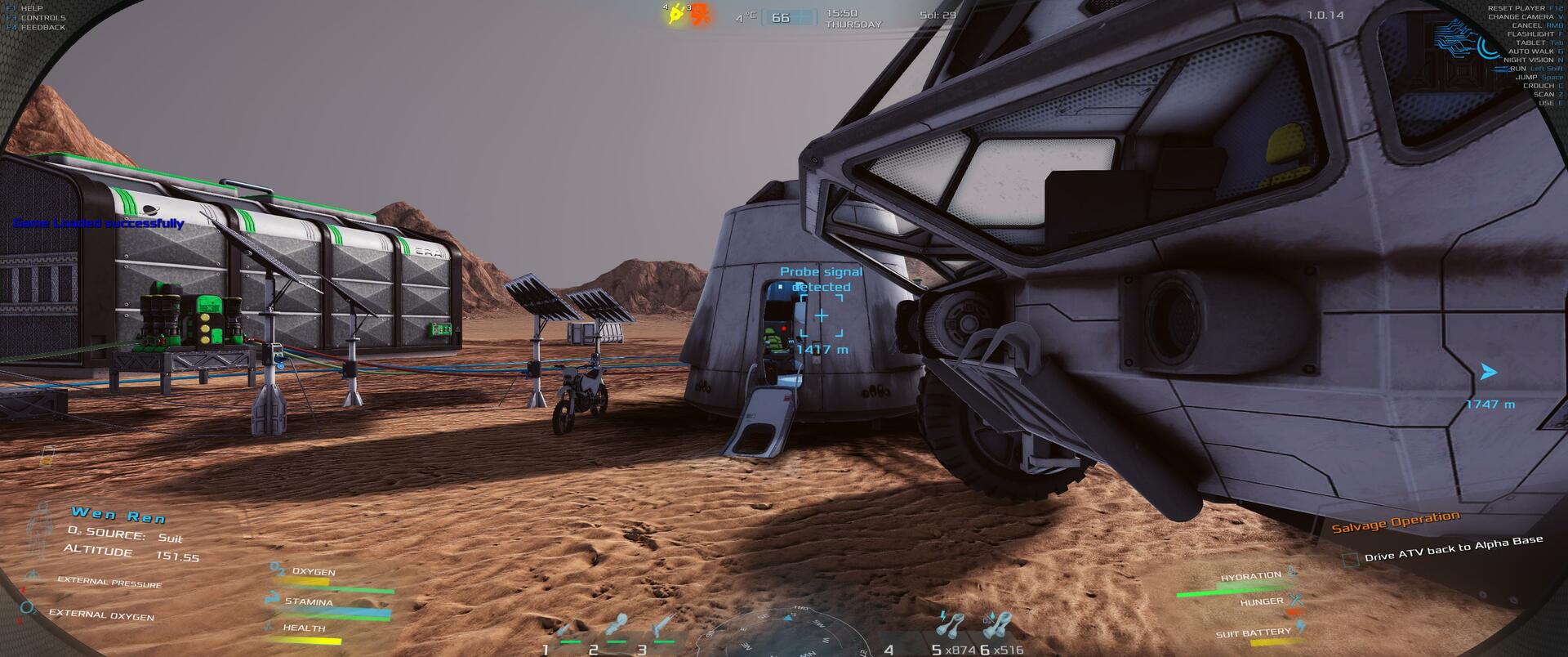Select hotbar slot 3 tool
1568x657 pixels.
663,626
